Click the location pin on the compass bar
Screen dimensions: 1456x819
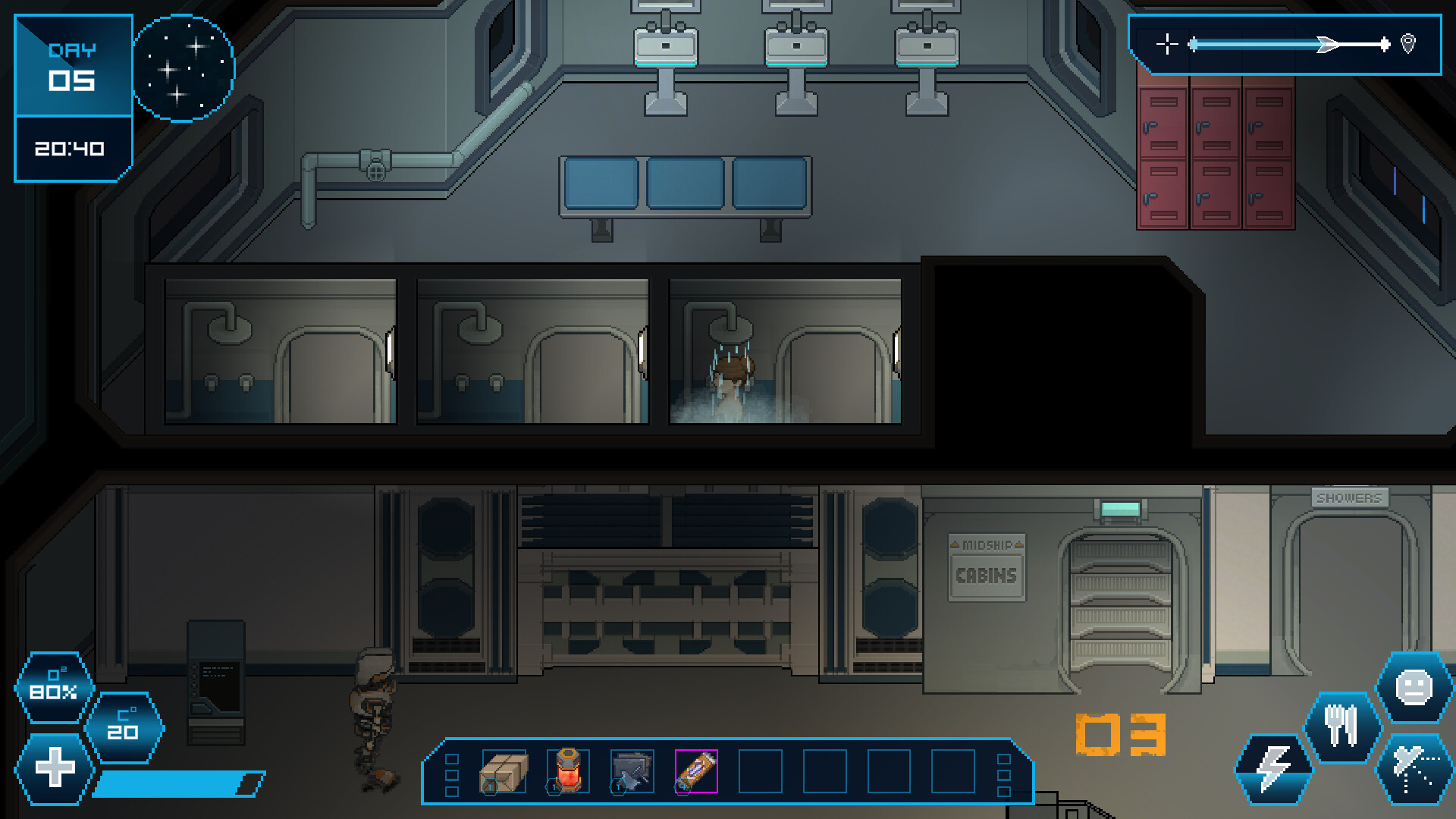click(x=1409, y=45)
